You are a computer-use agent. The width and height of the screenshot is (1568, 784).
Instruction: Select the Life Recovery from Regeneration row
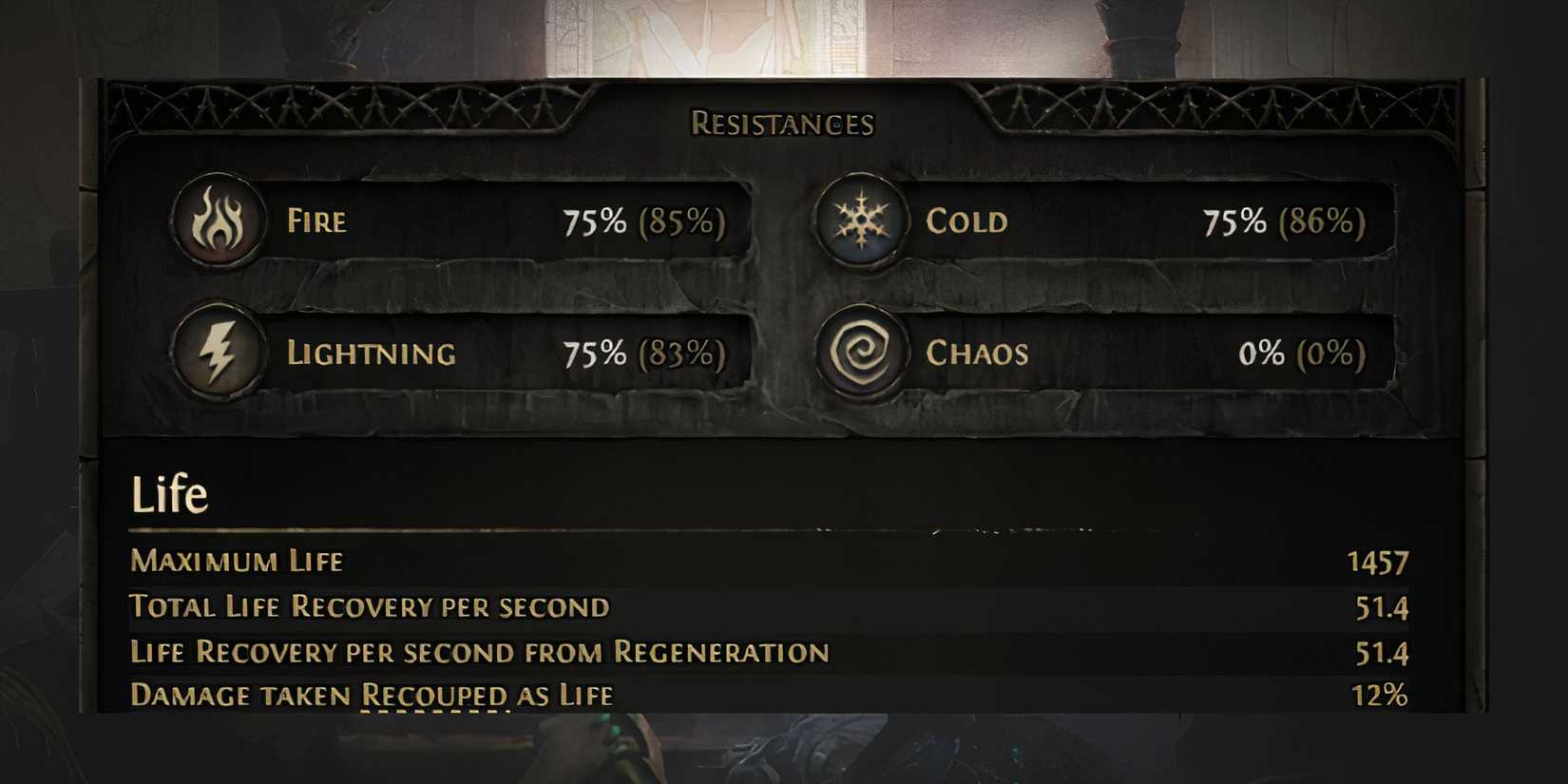[478, 651]
